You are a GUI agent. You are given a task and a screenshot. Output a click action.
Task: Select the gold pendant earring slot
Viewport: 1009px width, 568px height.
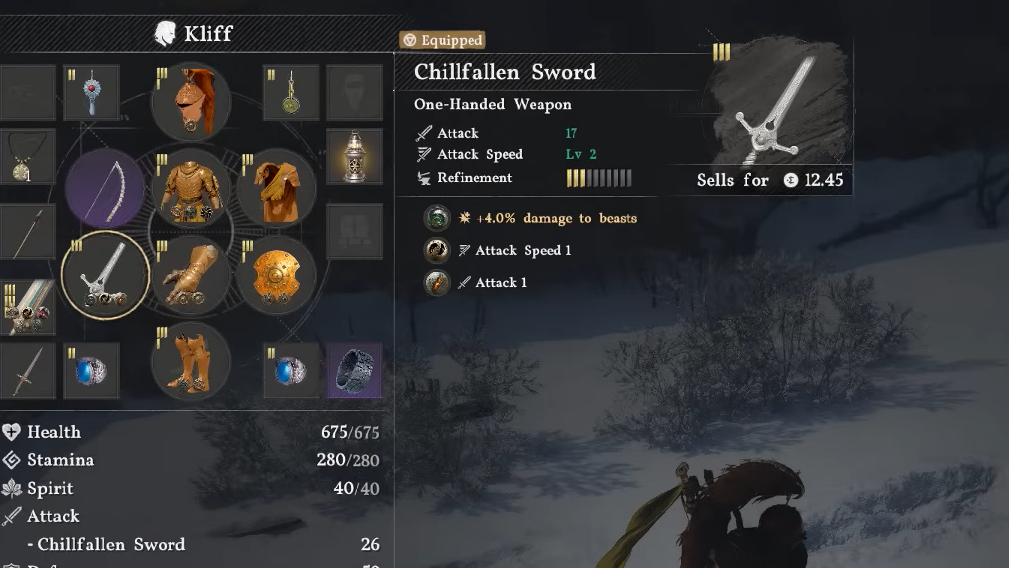click(291, 93)
